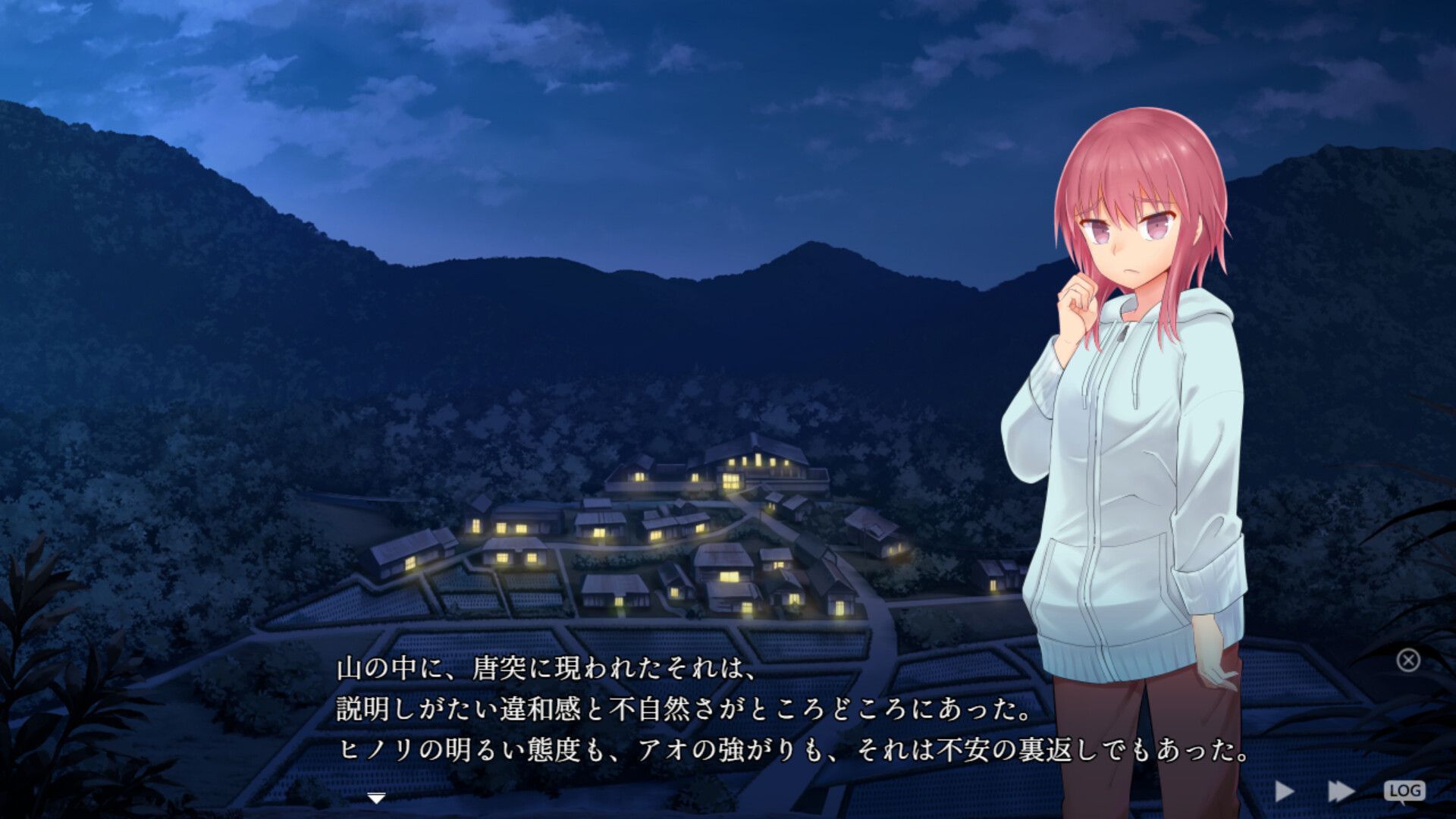Click the downward triangle page-advance indicator
The width and height of the screenshot is (1456, 819).
375,797
